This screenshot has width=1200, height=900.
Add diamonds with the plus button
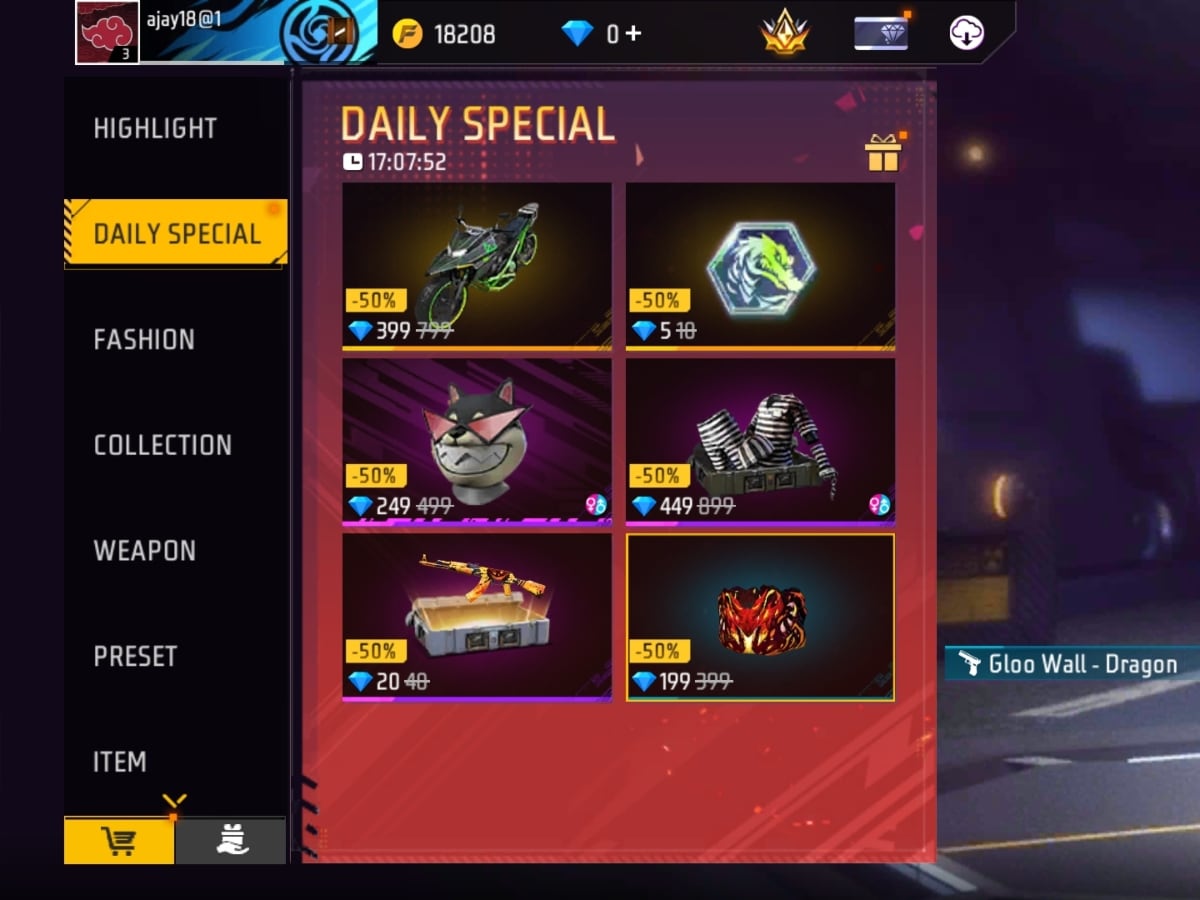point(632,34)
